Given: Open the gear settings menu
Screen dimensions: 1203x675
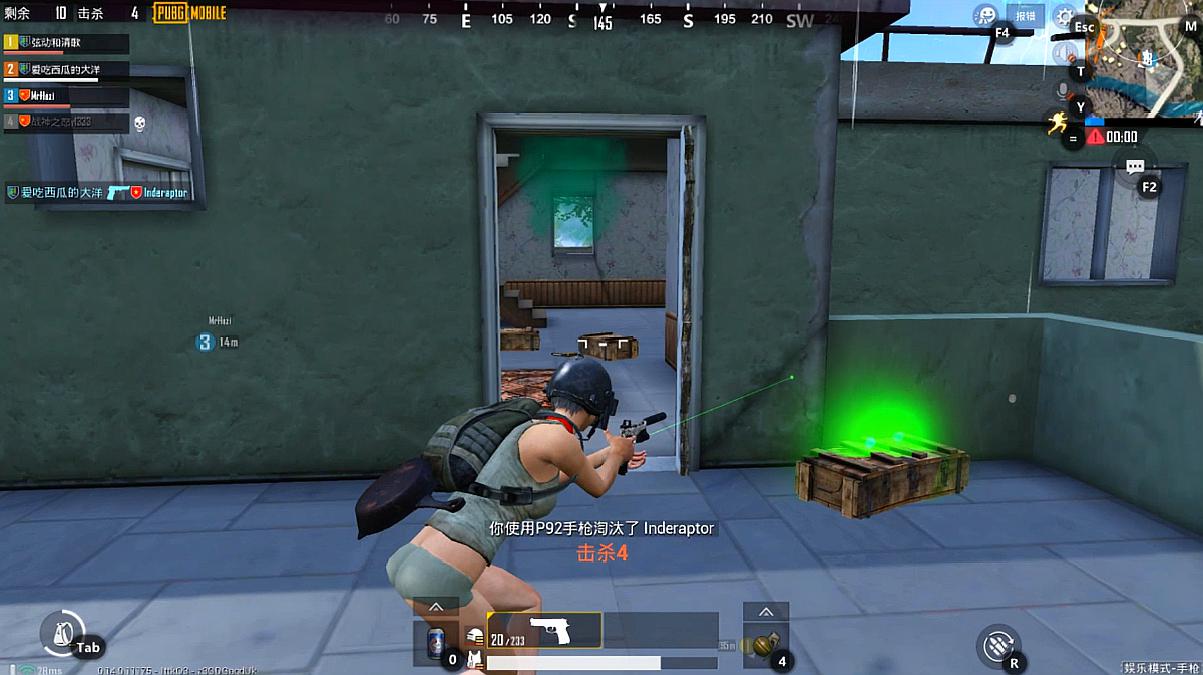Looking at the screenshot, I should 1064,17.
